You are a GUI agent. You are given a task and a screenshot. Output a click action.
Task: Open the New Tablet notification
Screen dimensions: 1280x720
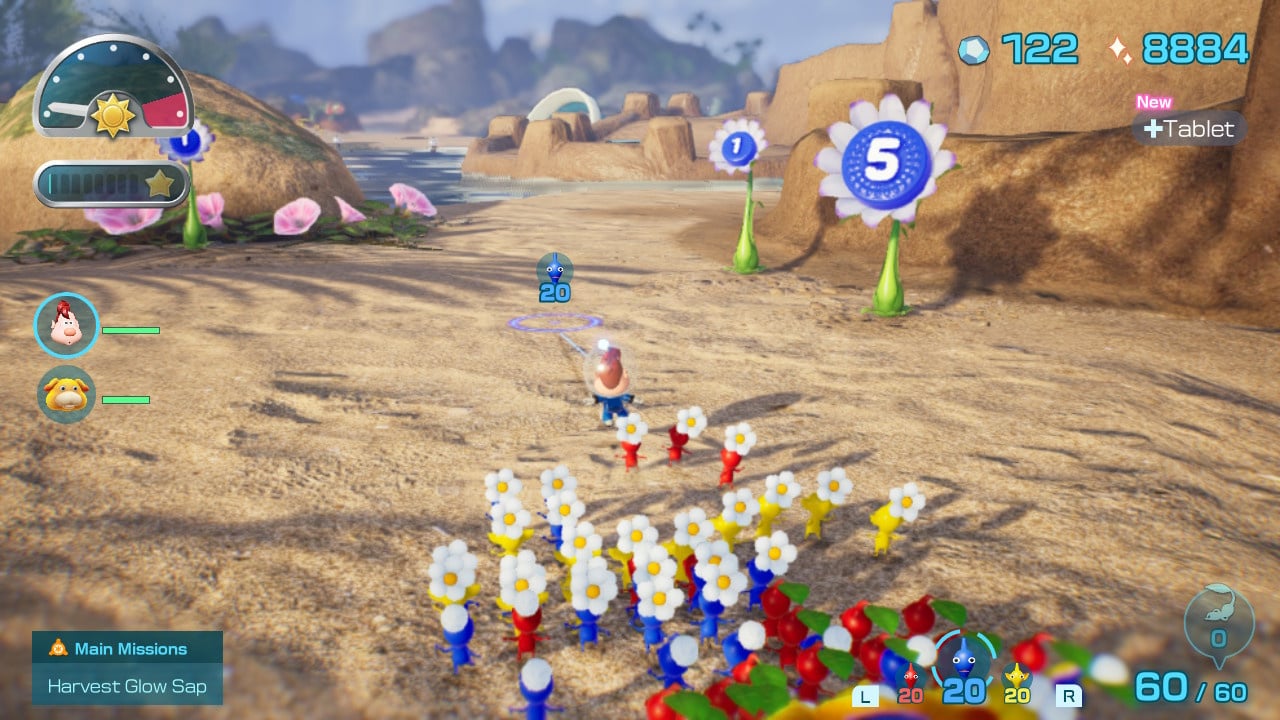1189,128
